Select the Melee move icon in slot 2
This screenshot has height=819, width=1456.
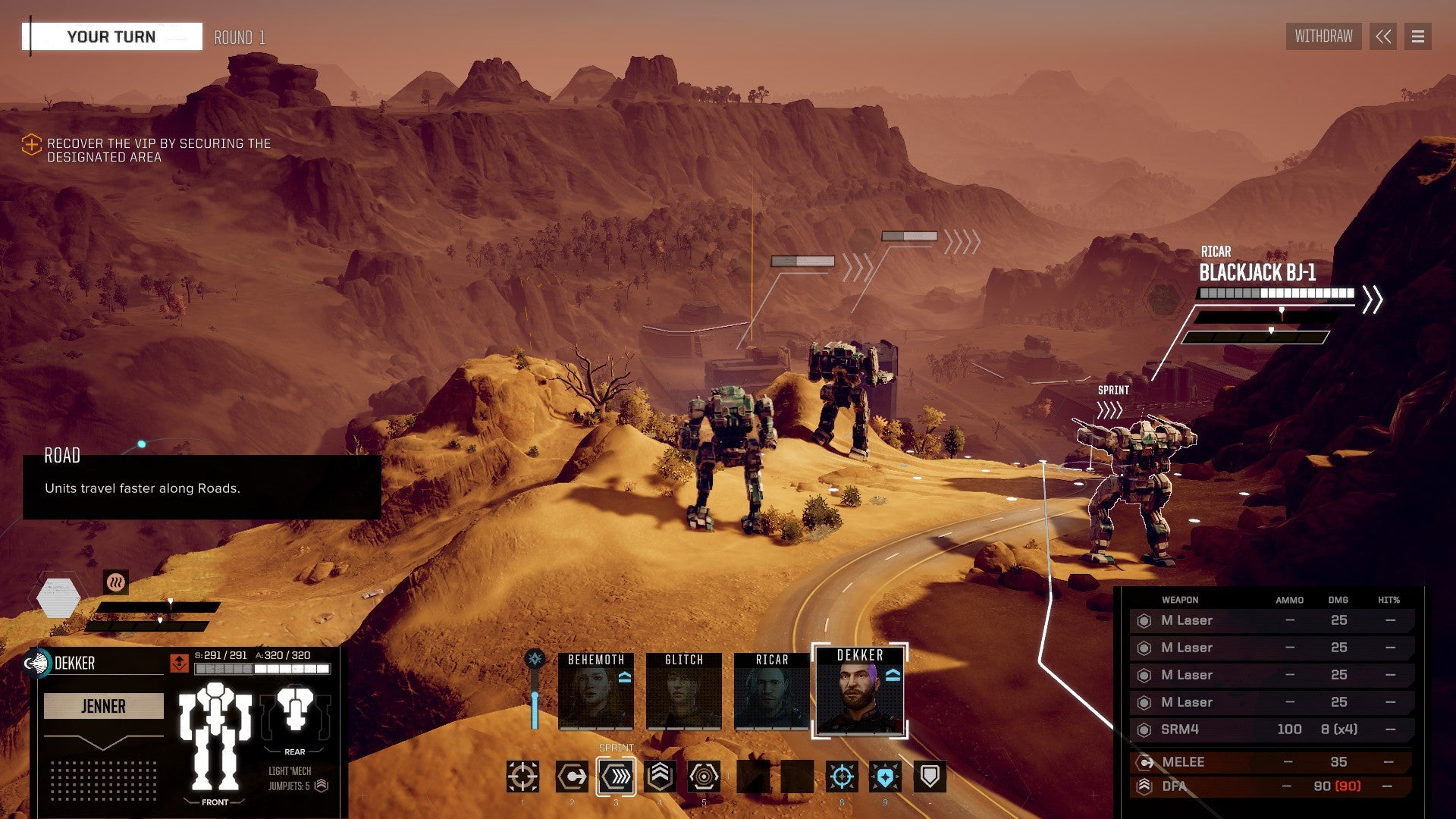click(570, 777)
